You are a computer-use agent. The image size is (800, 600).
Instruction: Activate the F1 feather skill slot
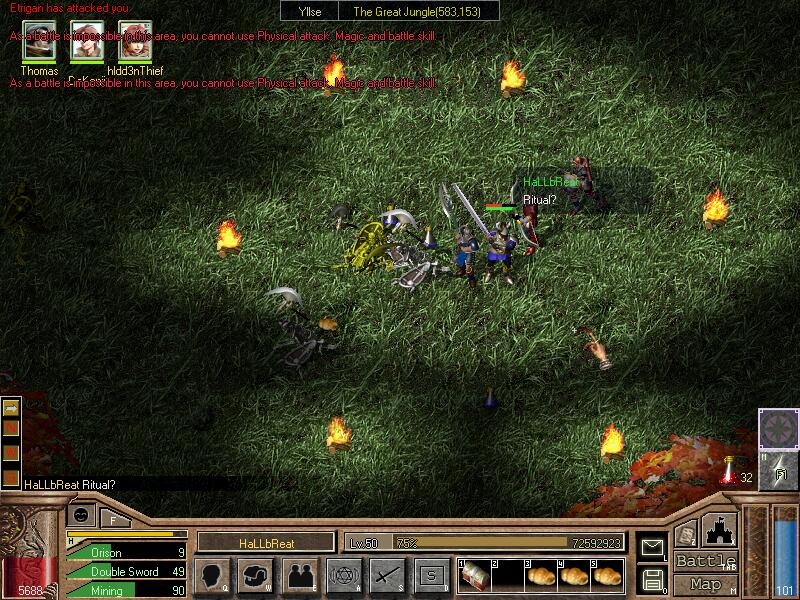tap(778, 469)
